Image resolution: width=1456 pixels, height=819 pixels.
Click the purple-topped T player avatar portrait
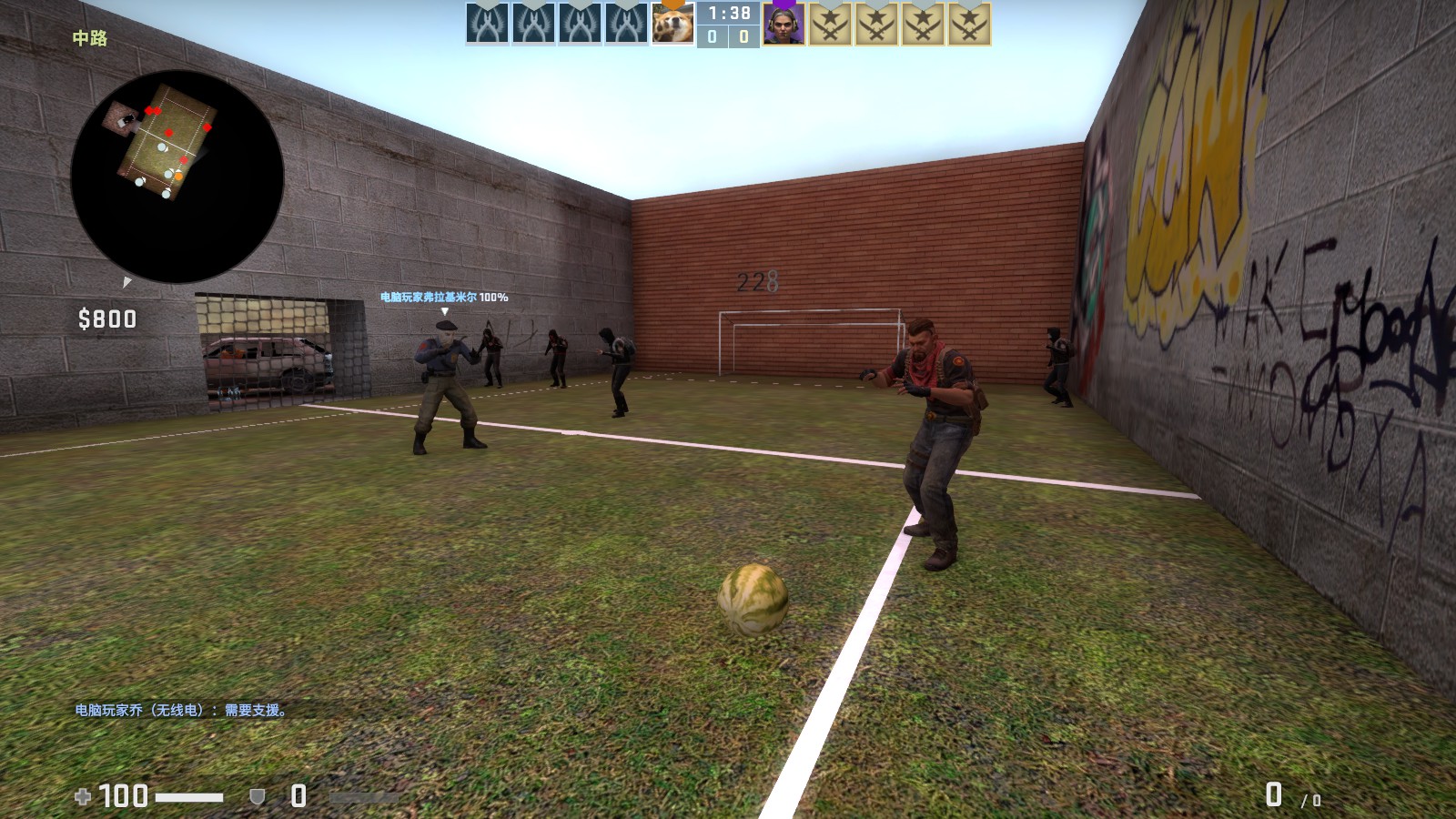(x=783, y=25)
